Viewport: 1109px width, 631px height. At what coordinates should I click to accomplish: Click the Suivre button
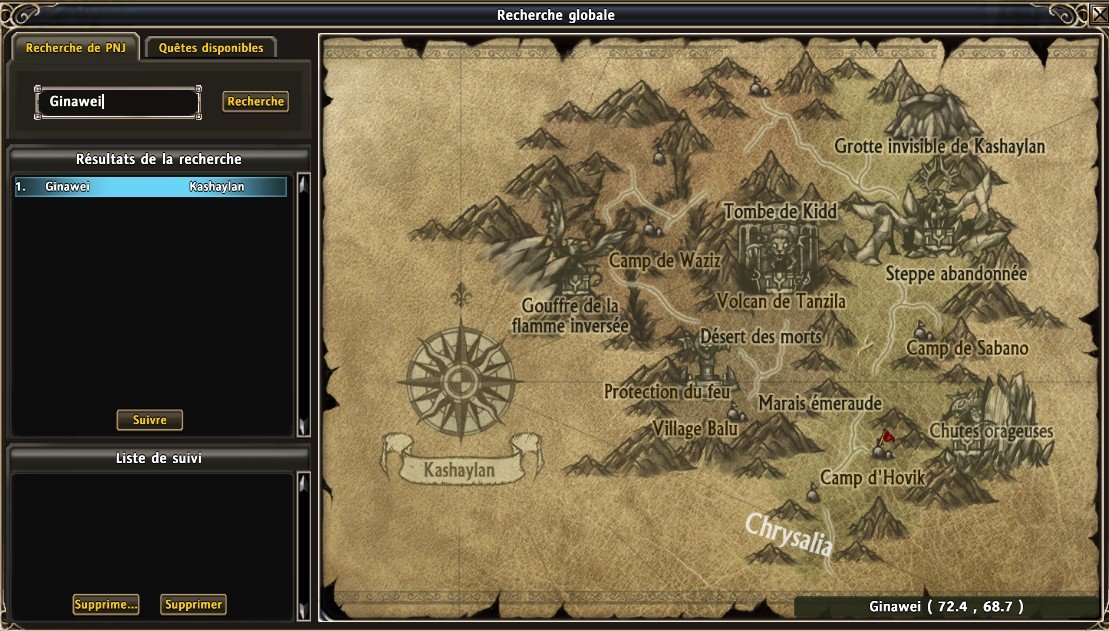tap(150, 420)
